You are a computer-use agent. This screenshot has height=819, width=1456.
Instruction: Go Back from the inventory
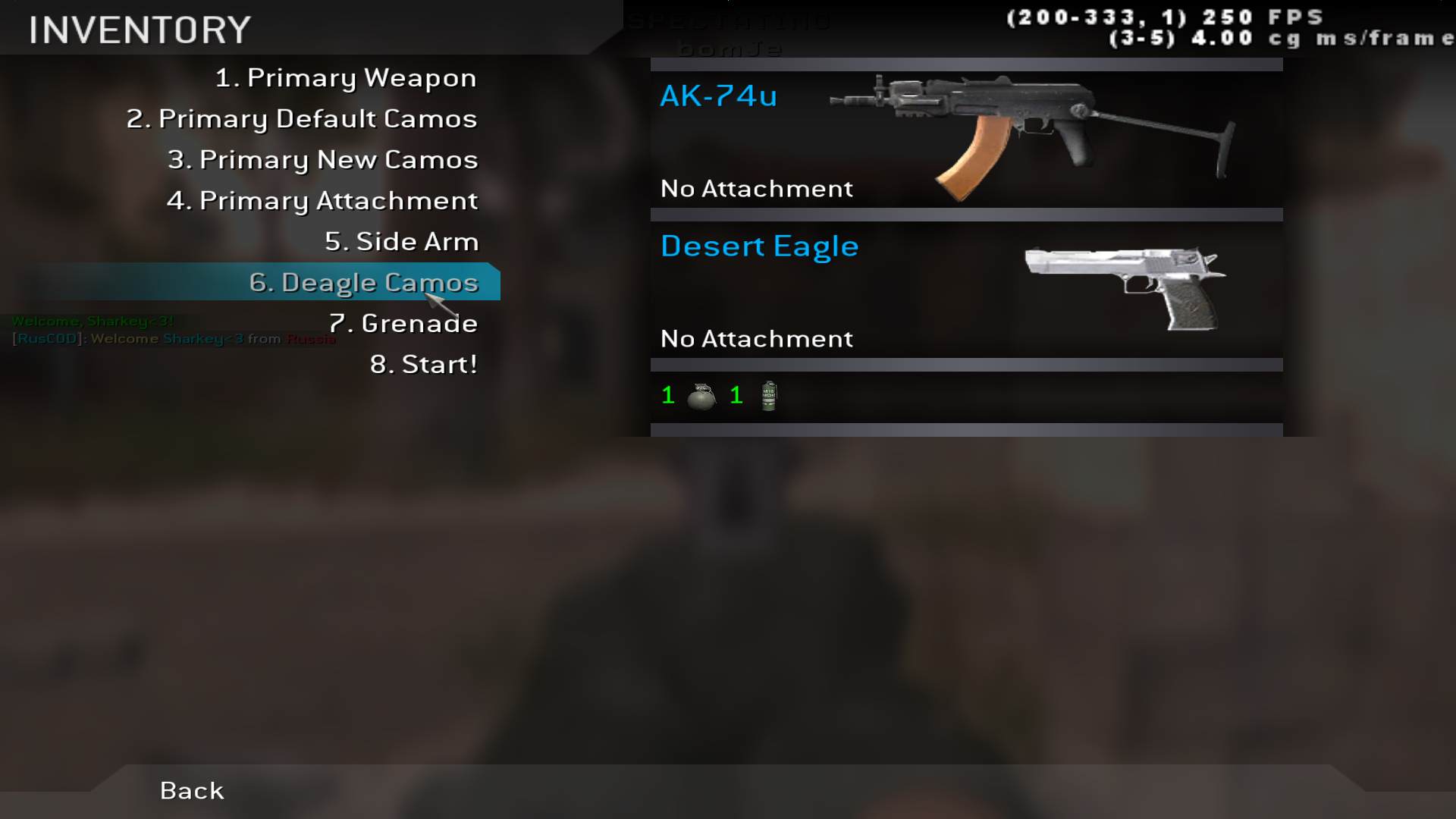[192, 791]
